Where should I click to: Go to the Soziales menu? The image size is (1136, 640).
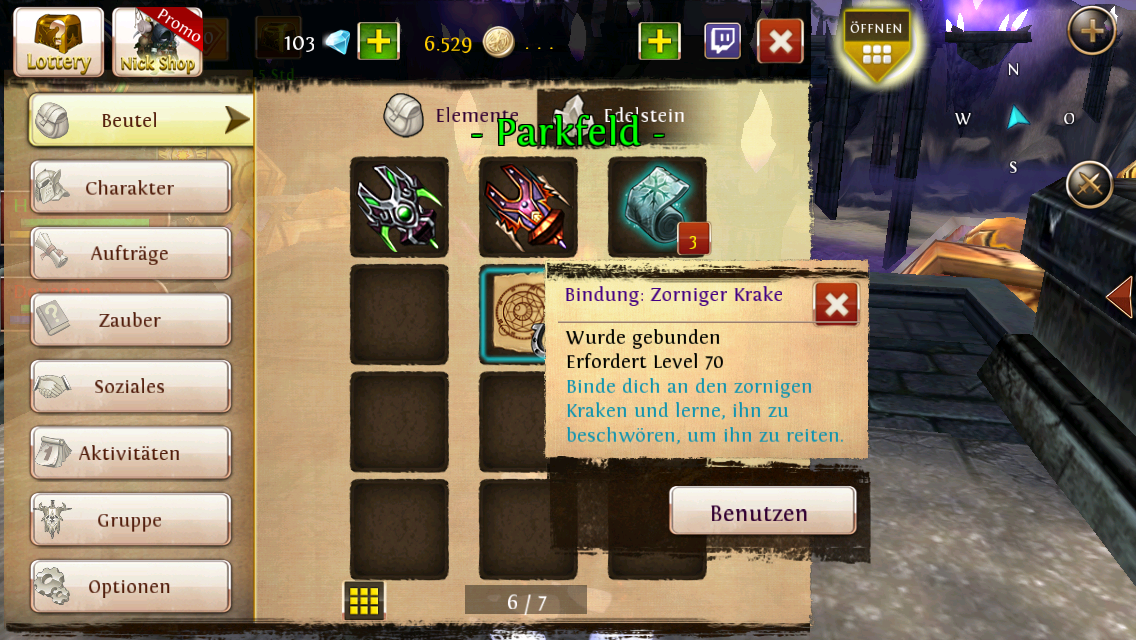130,387
